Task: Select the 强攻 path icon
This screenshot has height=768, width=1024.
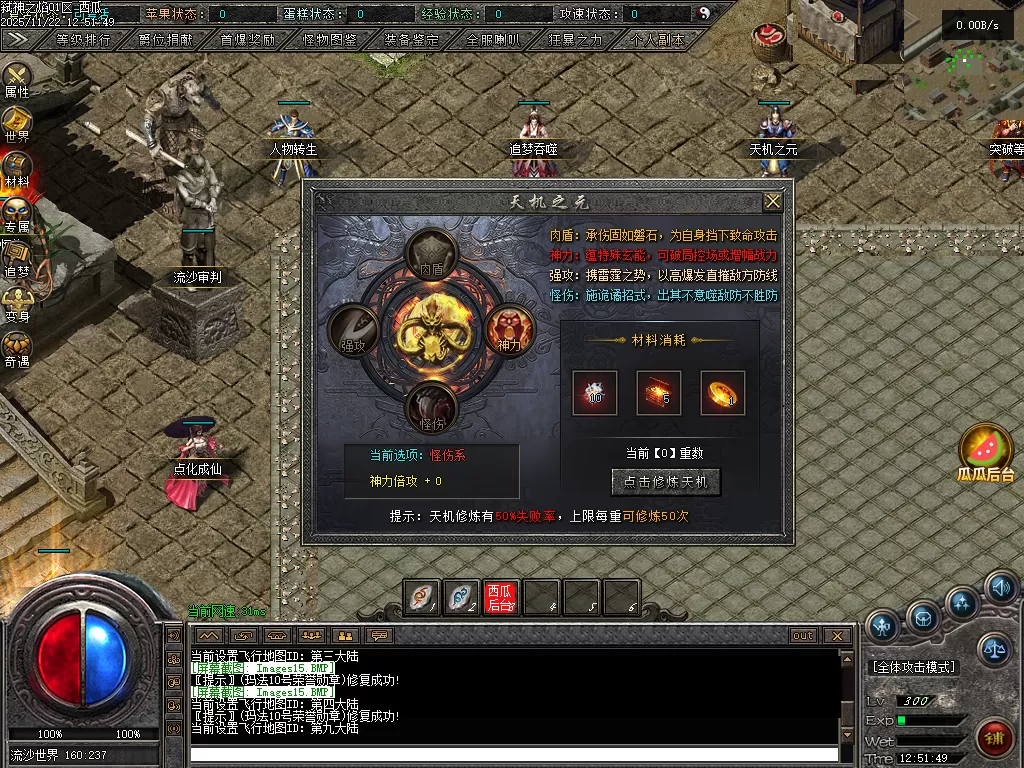Action: coord(353,329)
